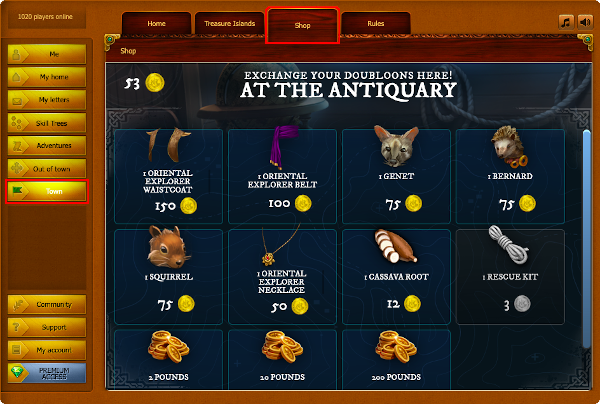Select the Genet pet item

397,175
